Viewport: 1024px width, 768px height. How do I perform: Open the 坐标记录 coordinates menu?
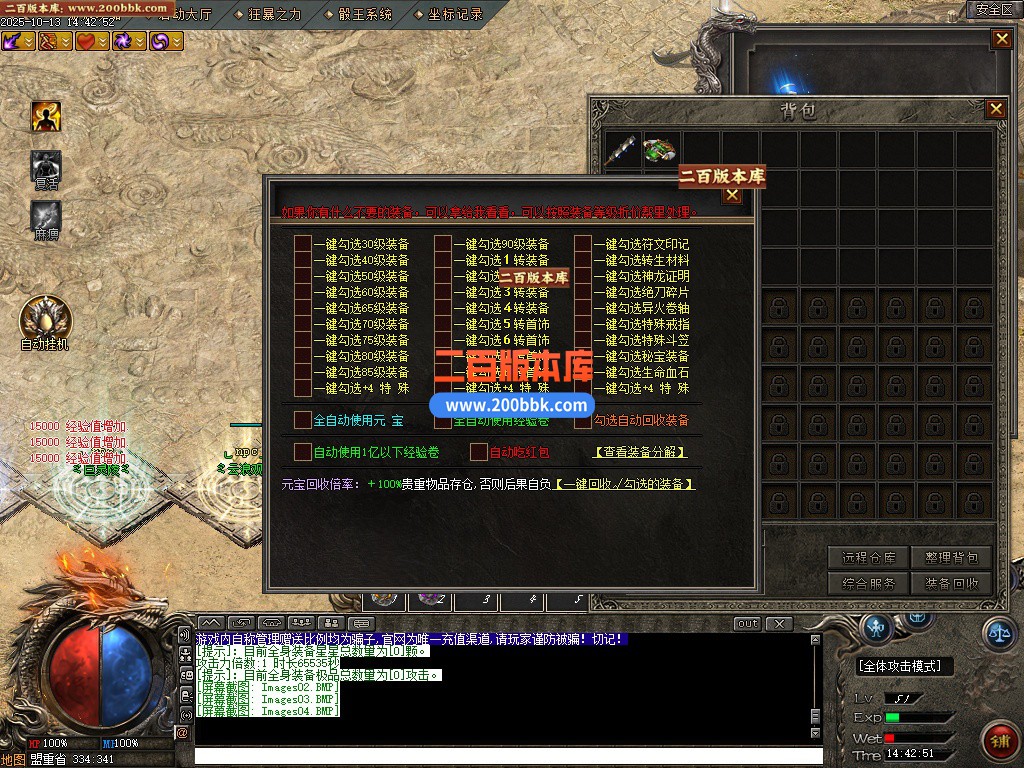[455, 14]
